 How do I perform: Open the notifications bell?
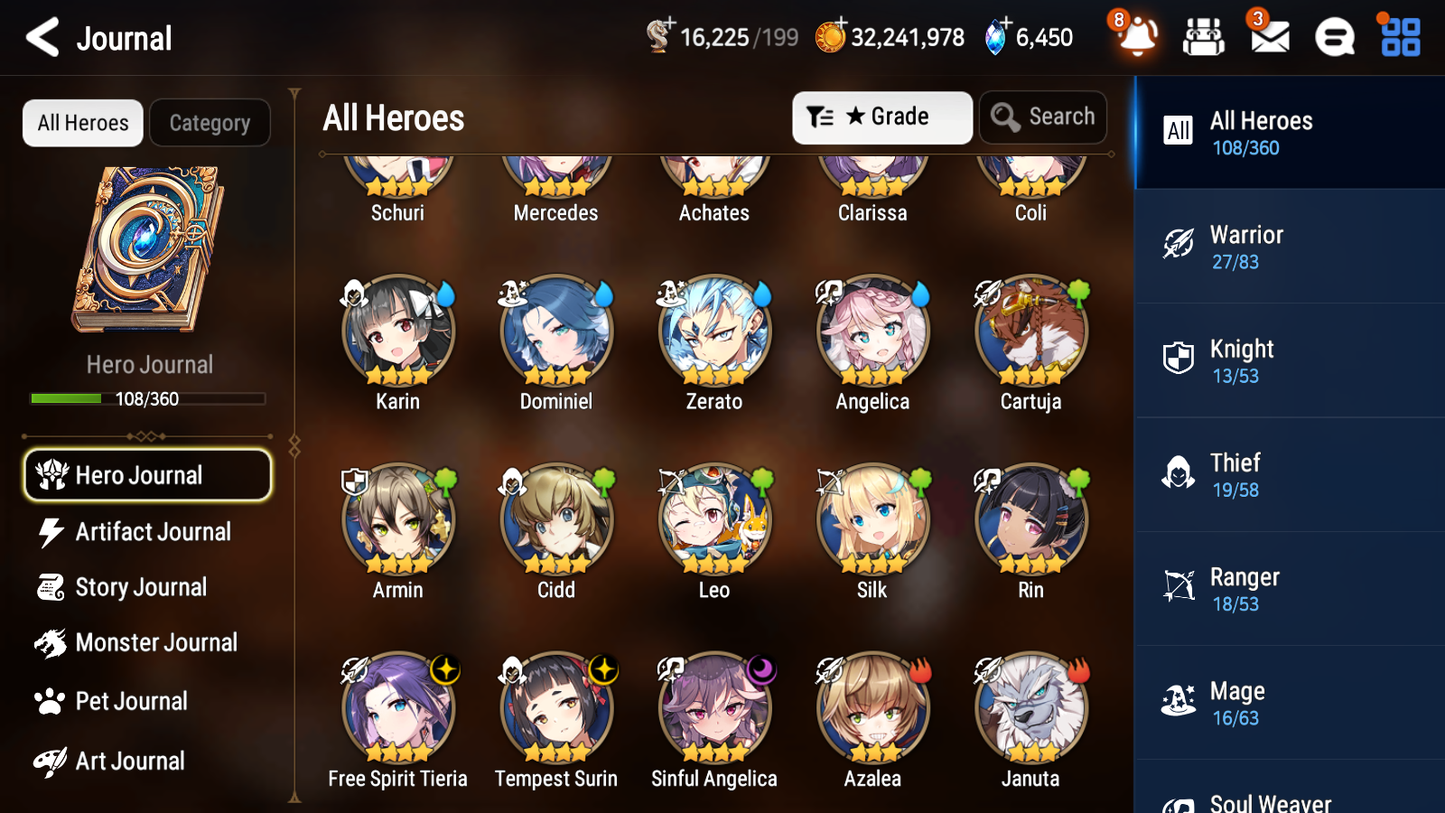1135,37
